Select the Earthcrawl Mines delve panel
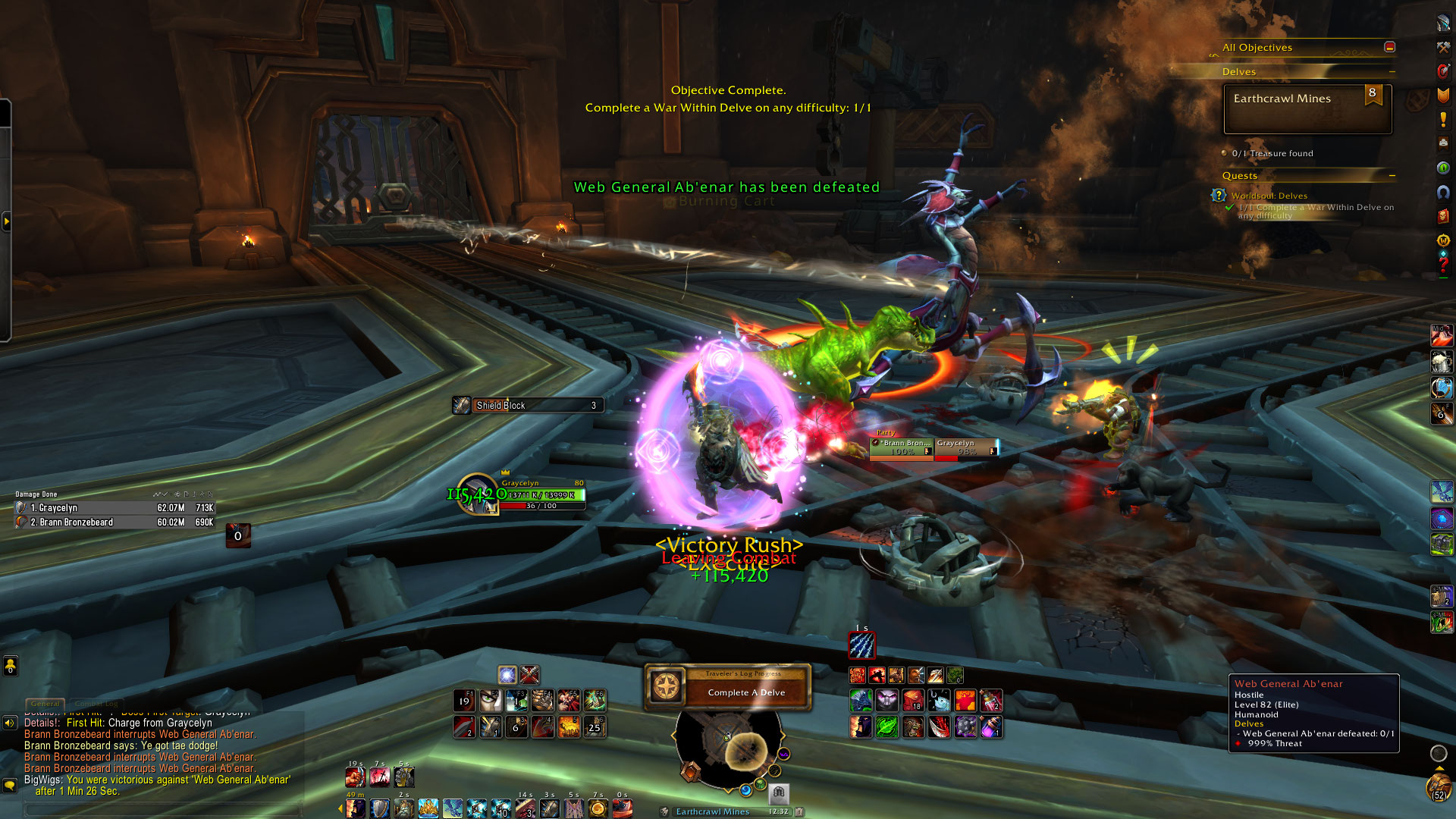This screenshot has height=819, width=1456. (1307, 108)
